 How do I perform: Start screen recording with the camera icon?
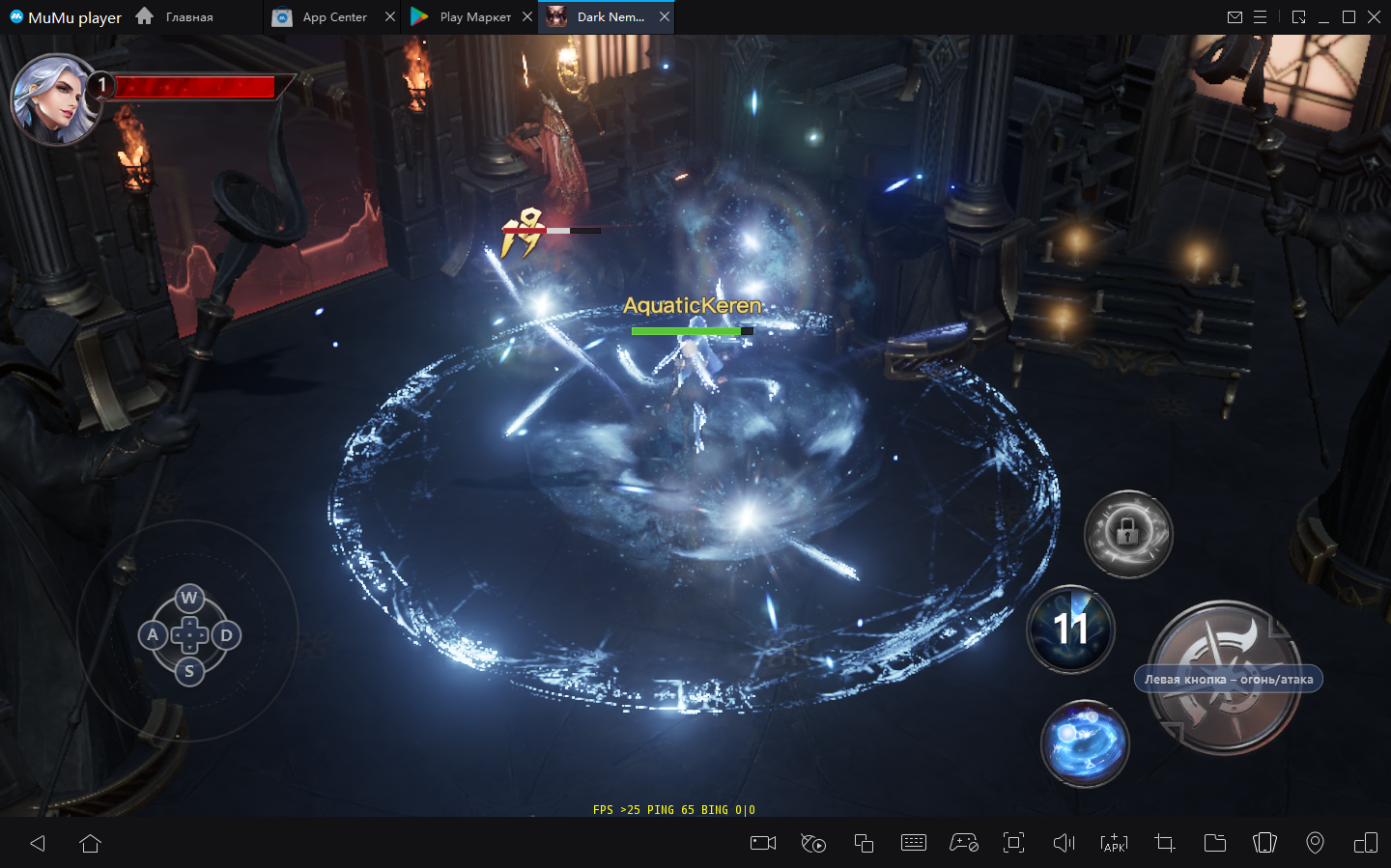(763, 843)
